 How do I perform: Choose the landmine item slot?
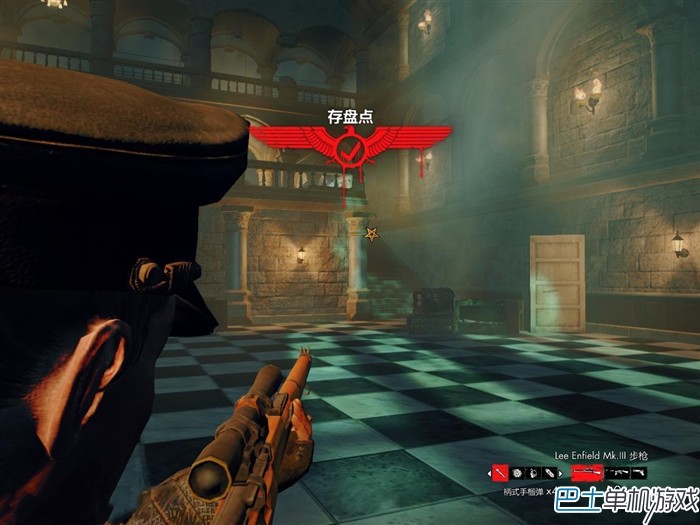click(x=517, y=473)
